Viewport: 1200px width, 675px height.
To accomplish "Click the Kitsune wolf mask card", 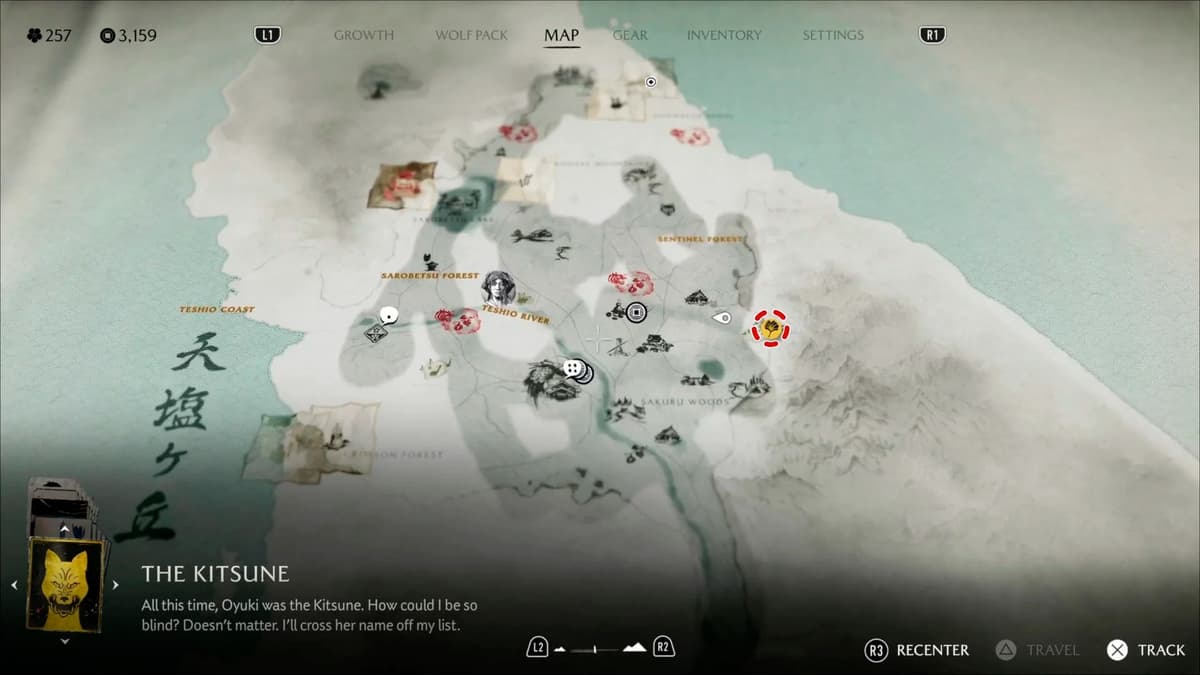I will [66, 585].
